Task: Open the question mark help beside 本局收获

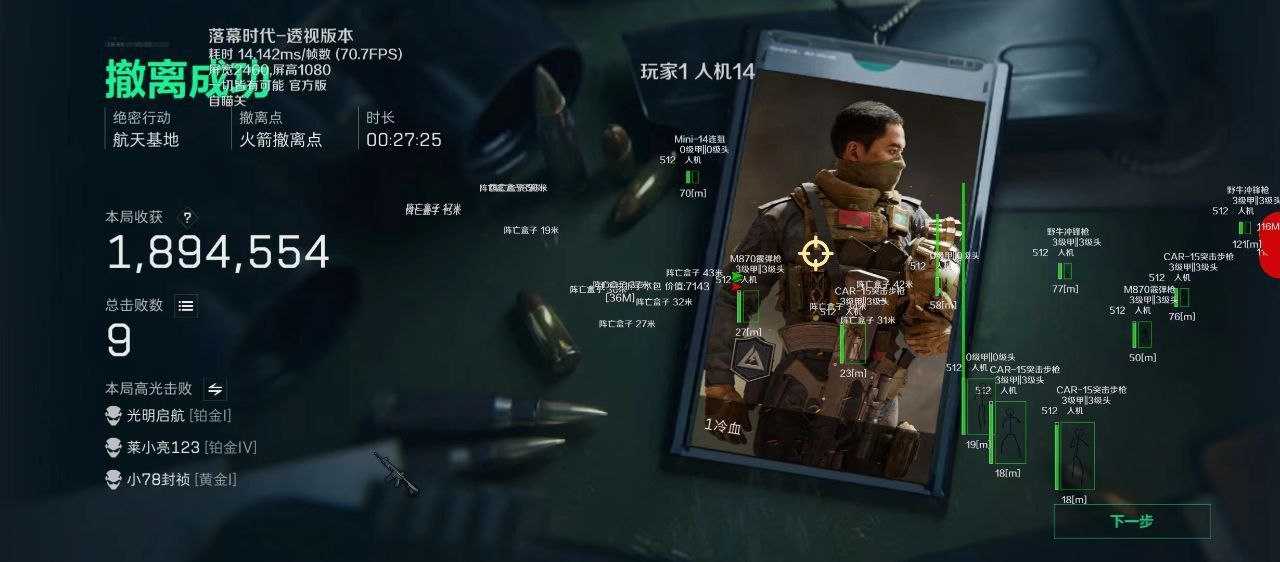Action: (x=187, y=217)
